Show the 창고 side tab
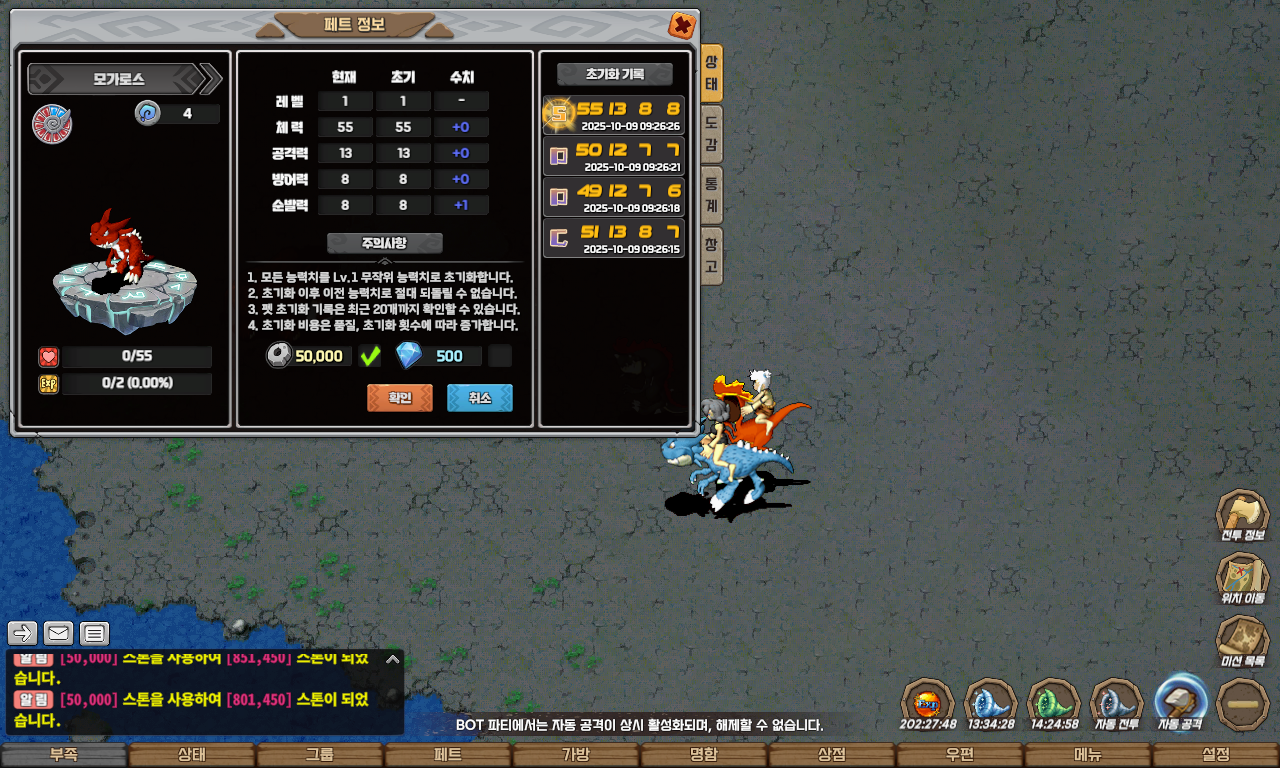The image size is (1280, 768). tap(711, 254)
